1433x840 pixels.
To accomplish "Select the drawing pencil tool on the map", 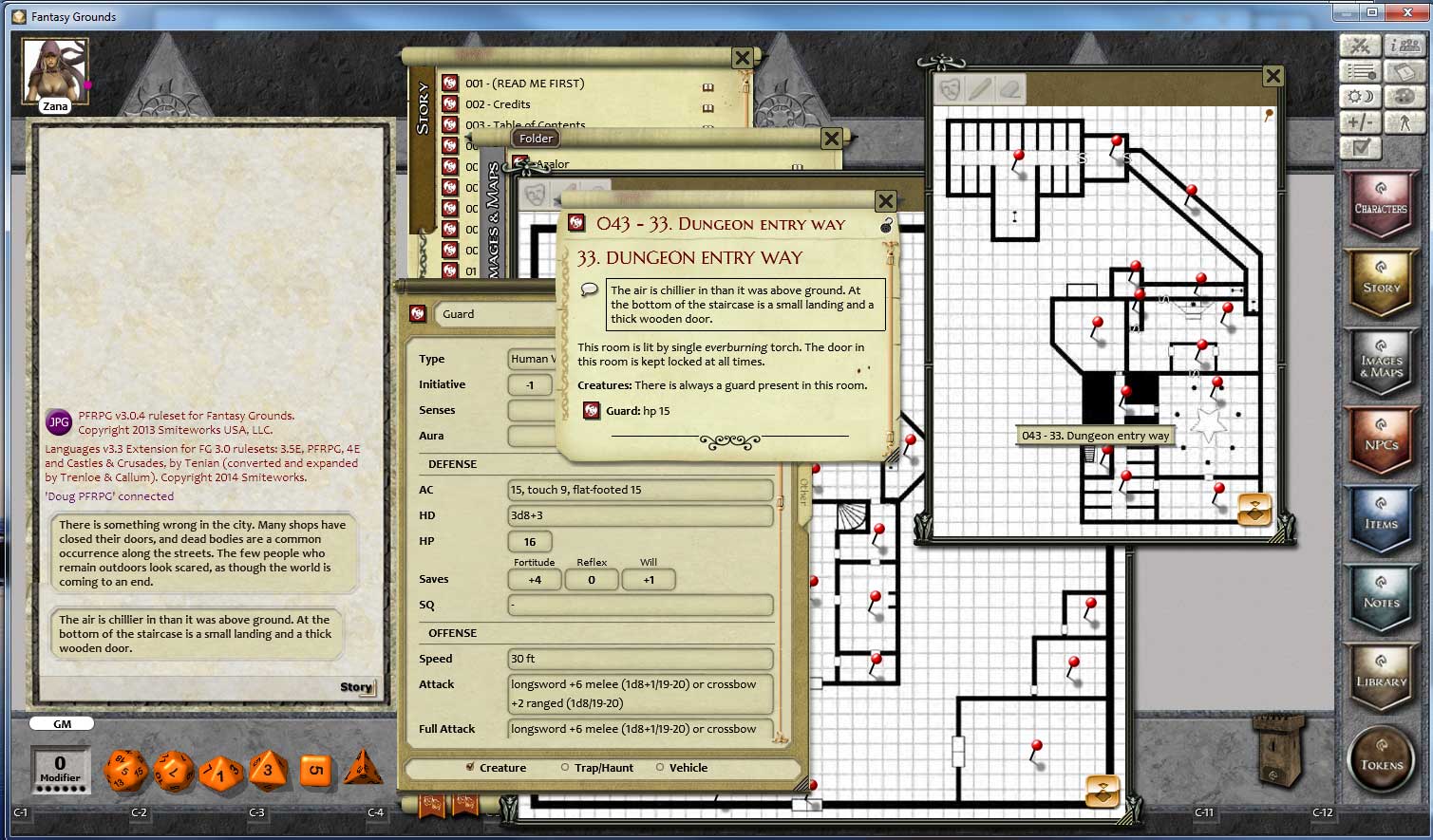I will click(982, 90).
